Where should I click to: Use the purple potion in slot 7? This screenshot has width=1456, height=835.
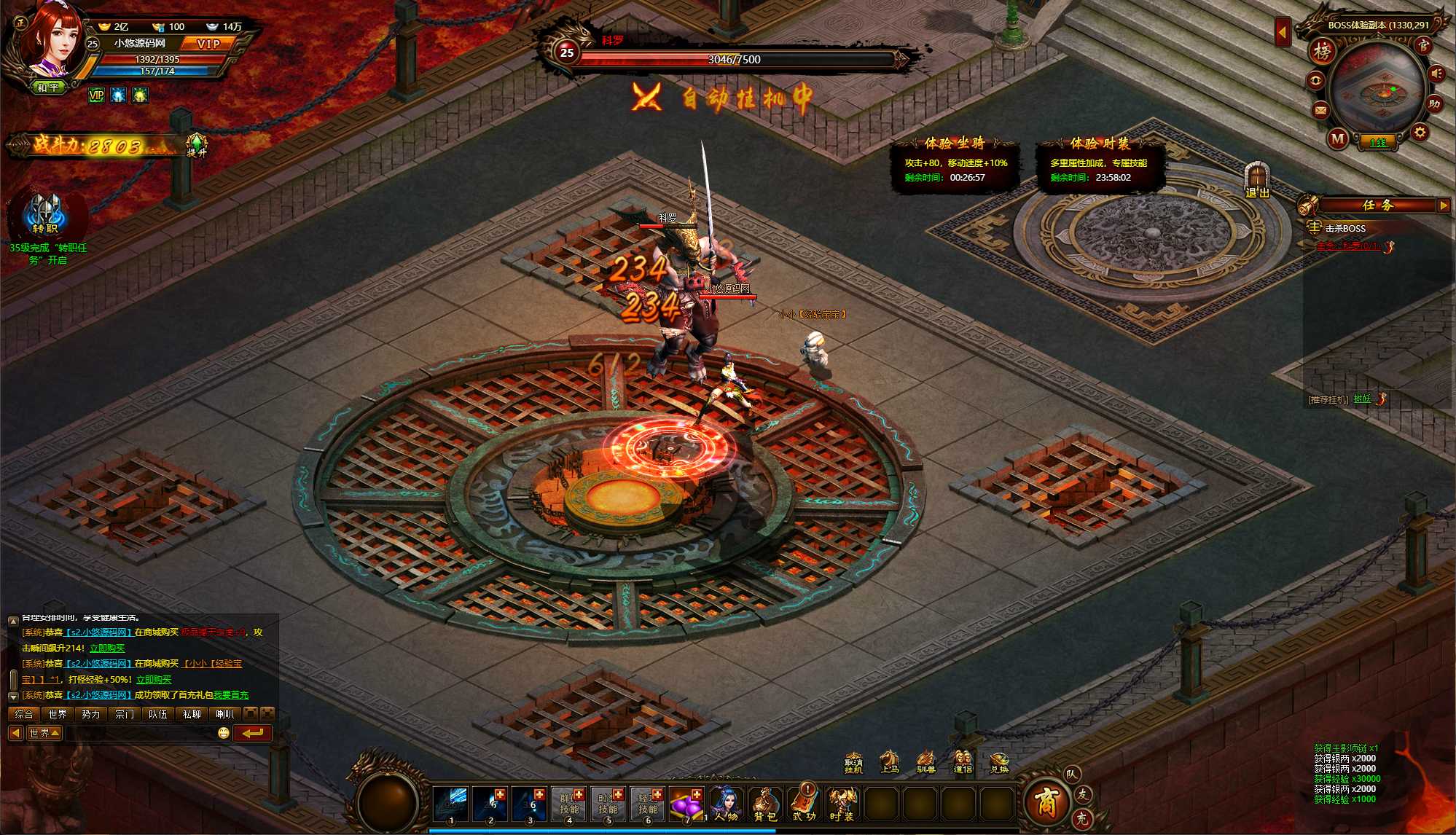(x=686, y=803)
